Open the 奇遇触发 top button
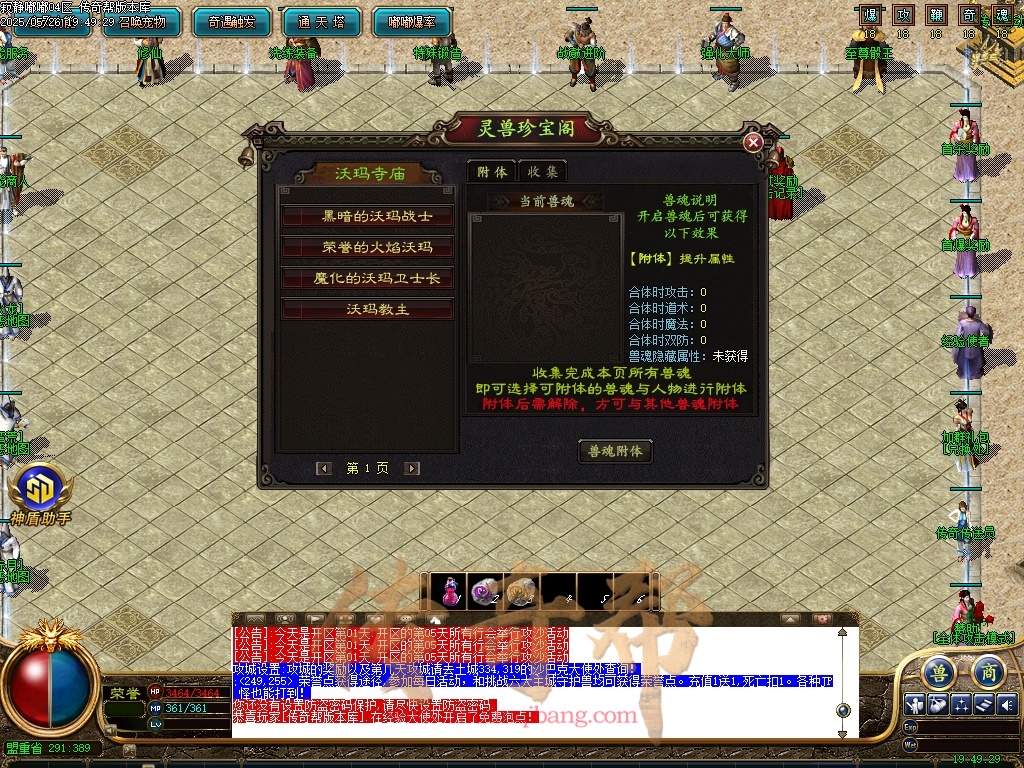The height and width of the screenshot is (768, 1024). (x=230, y=21)
